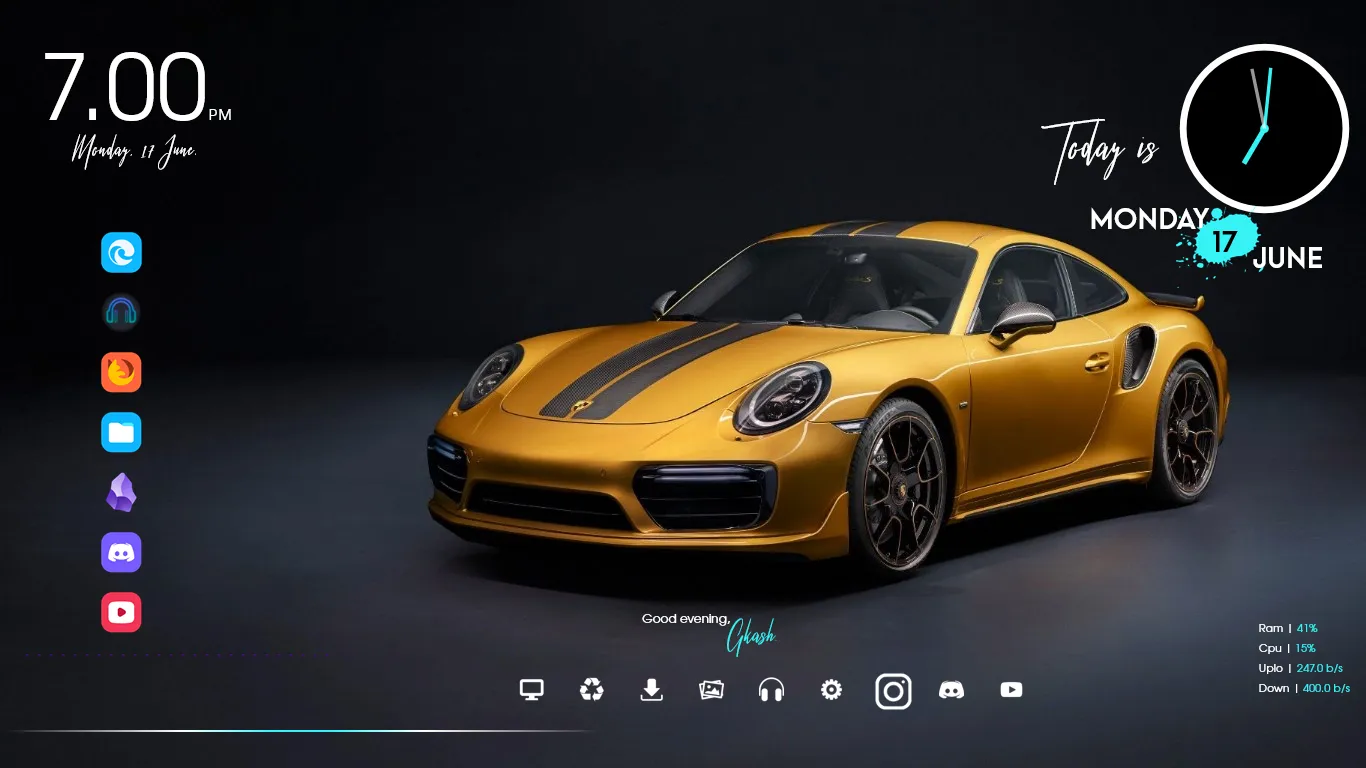Select the Ram usage percentage link
1366x768 pixels.
pos(1307,627)
